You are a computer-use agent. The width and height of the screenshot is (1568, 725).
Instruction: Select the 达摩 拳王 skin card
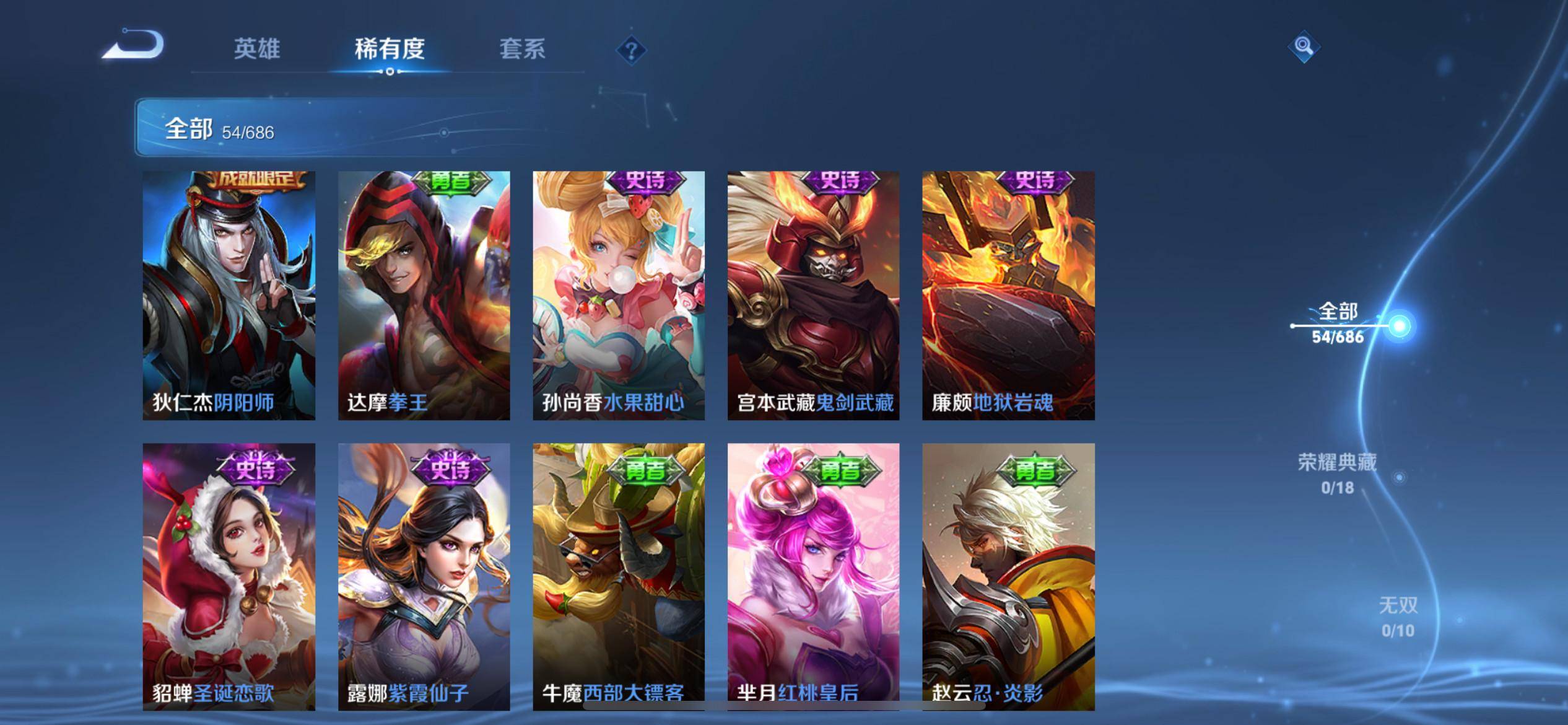click(x=424, y=296)
